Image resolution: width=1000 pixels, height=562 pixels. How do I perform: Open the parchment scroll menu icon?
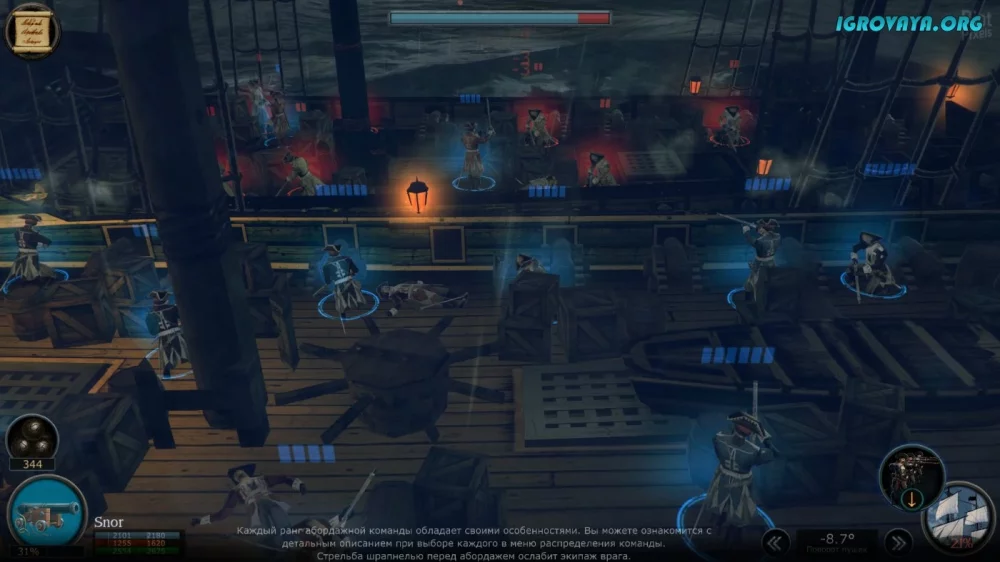pos(31,30)
